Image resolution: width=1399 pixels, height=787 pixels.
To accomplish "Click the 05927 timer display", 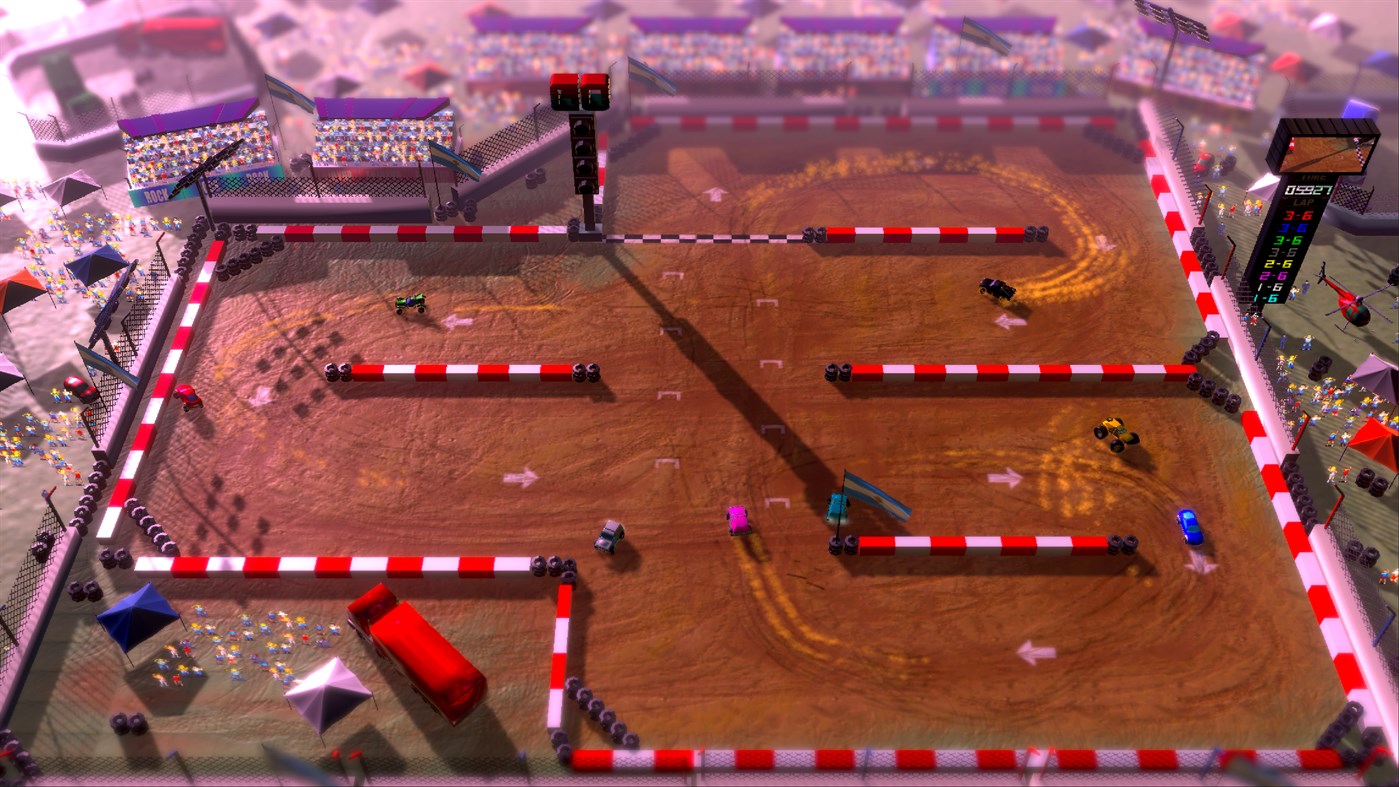I will (x=1308, y=190).
